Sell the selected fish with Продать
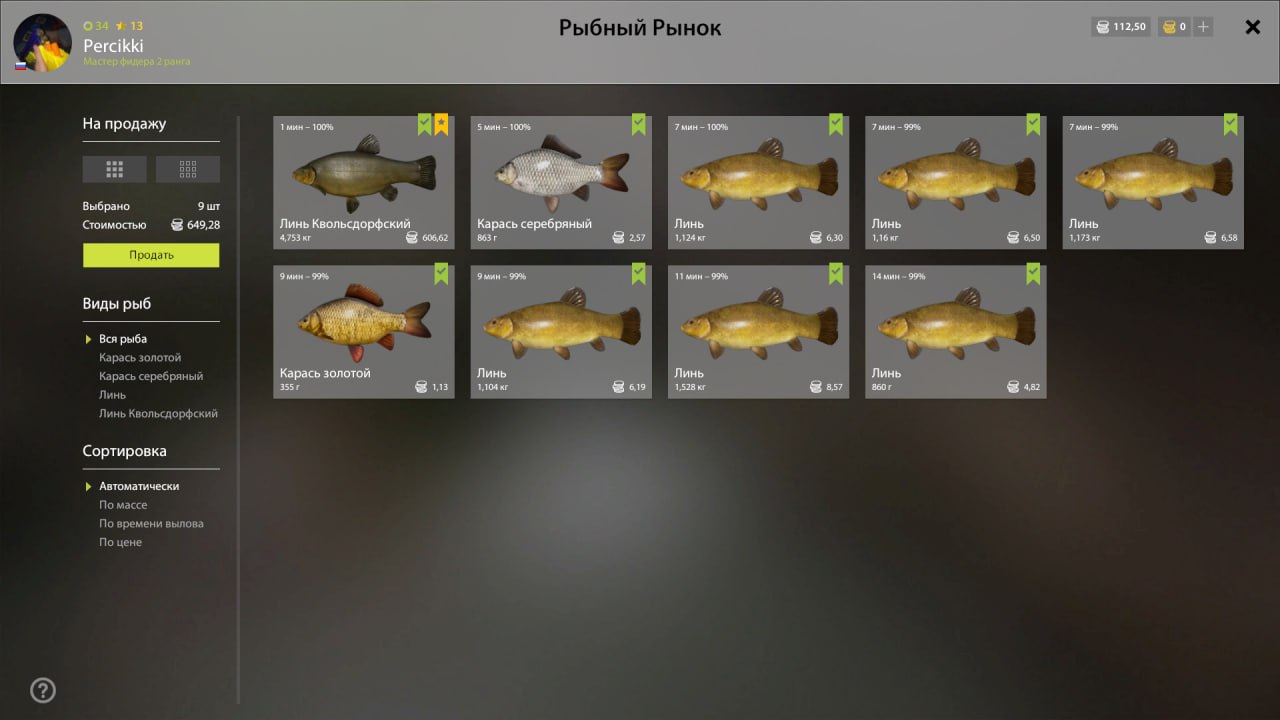Image resolution: width=1280 pixels, height=720 pixels. click(151, 255)
